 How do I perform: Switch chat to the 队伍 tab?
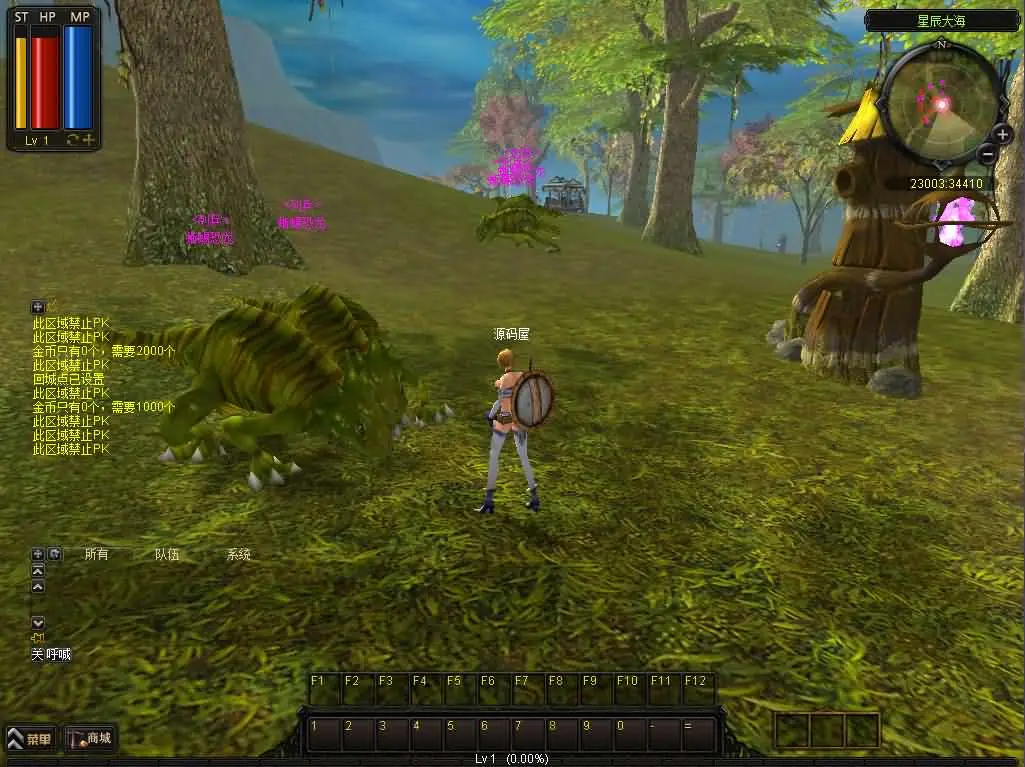[167, 554]
